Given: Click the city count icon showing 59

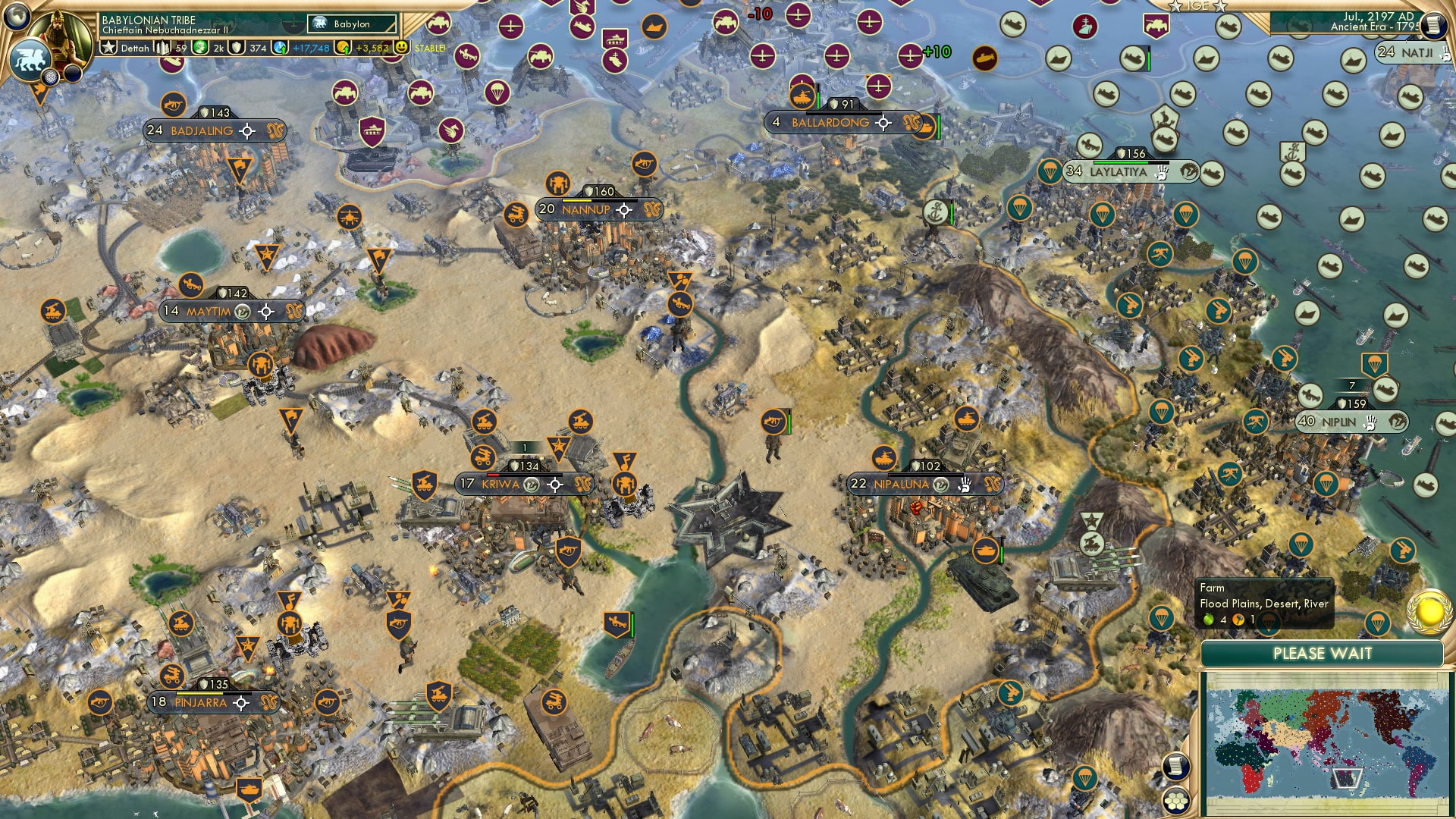Looking at the screenshot, I should (163, 48).
